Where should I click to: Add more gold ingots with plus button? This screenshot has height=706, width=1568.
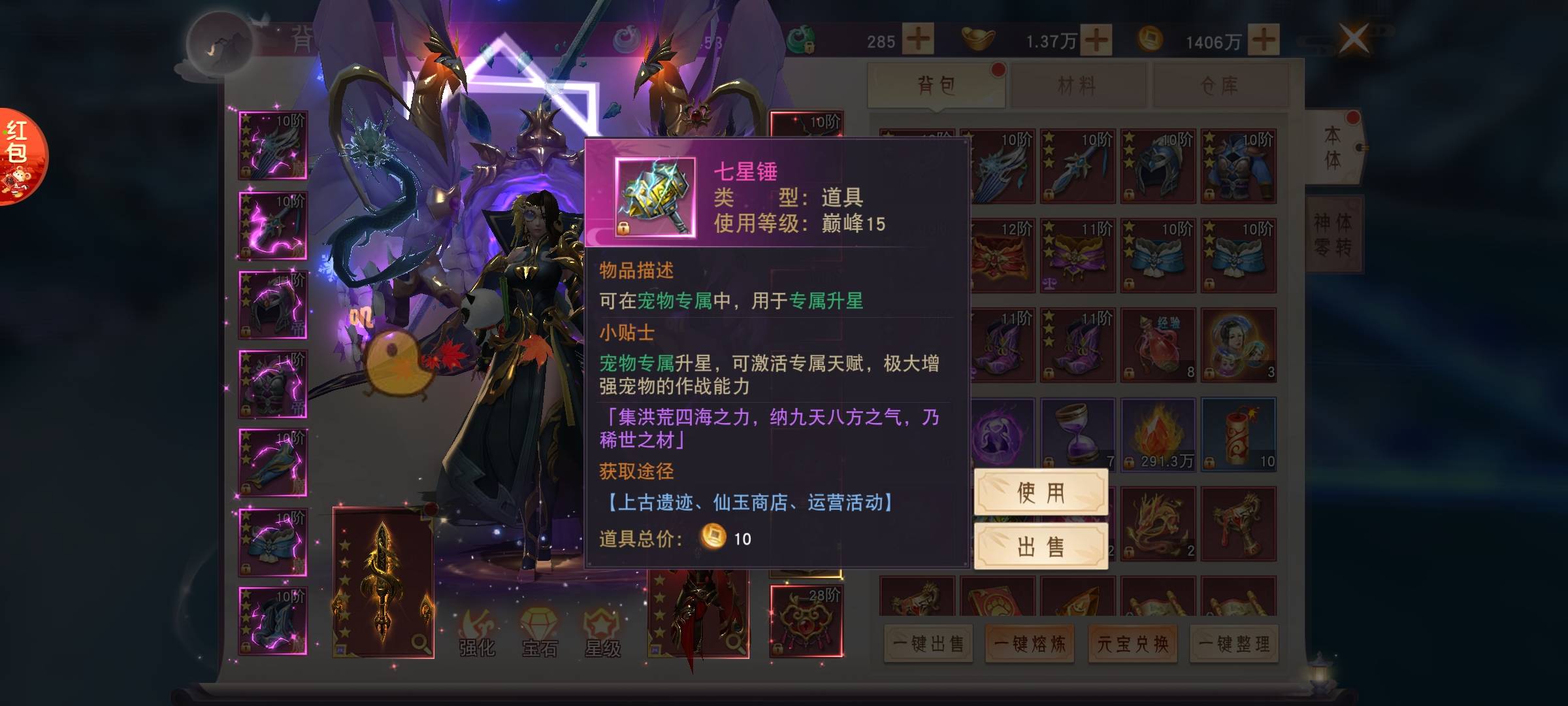pos(1096,40)
